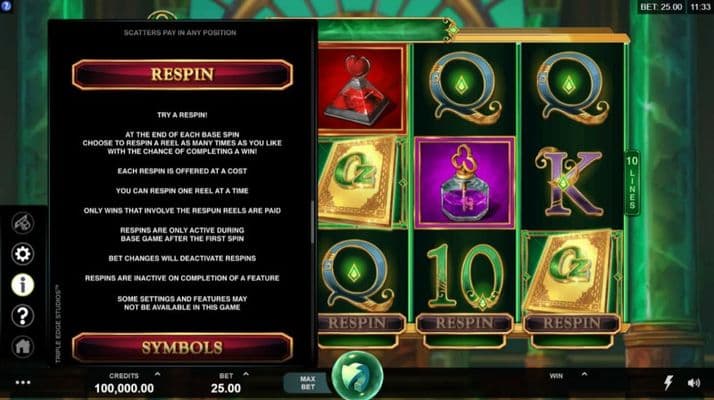Image resolution: width=714 pixels, height=400 pixels.
Task: Jump to the Symbols paytable section
Action: click(181, 347)
